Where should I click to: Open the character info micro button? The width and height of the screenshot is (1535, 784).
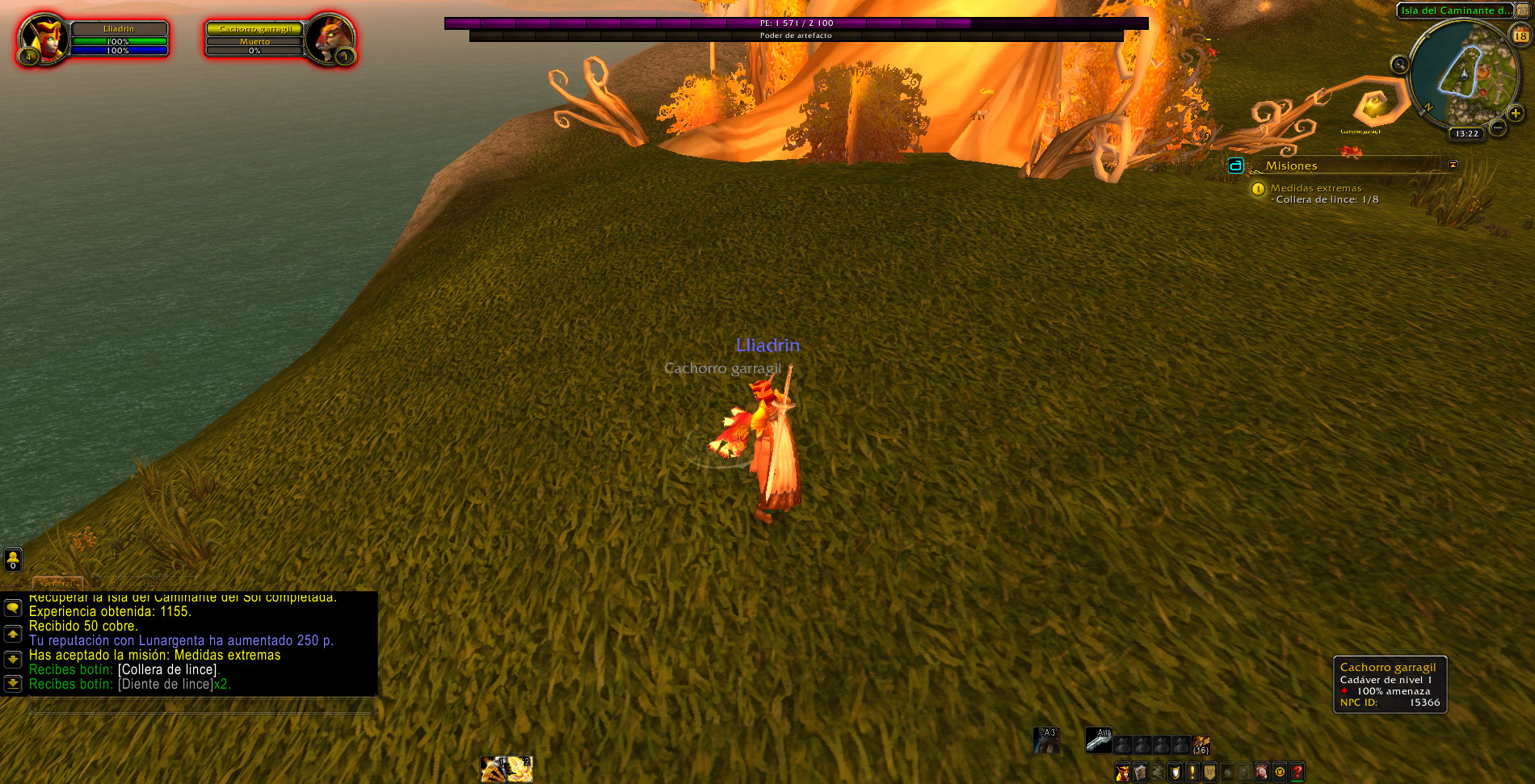tap(1122, 773)
